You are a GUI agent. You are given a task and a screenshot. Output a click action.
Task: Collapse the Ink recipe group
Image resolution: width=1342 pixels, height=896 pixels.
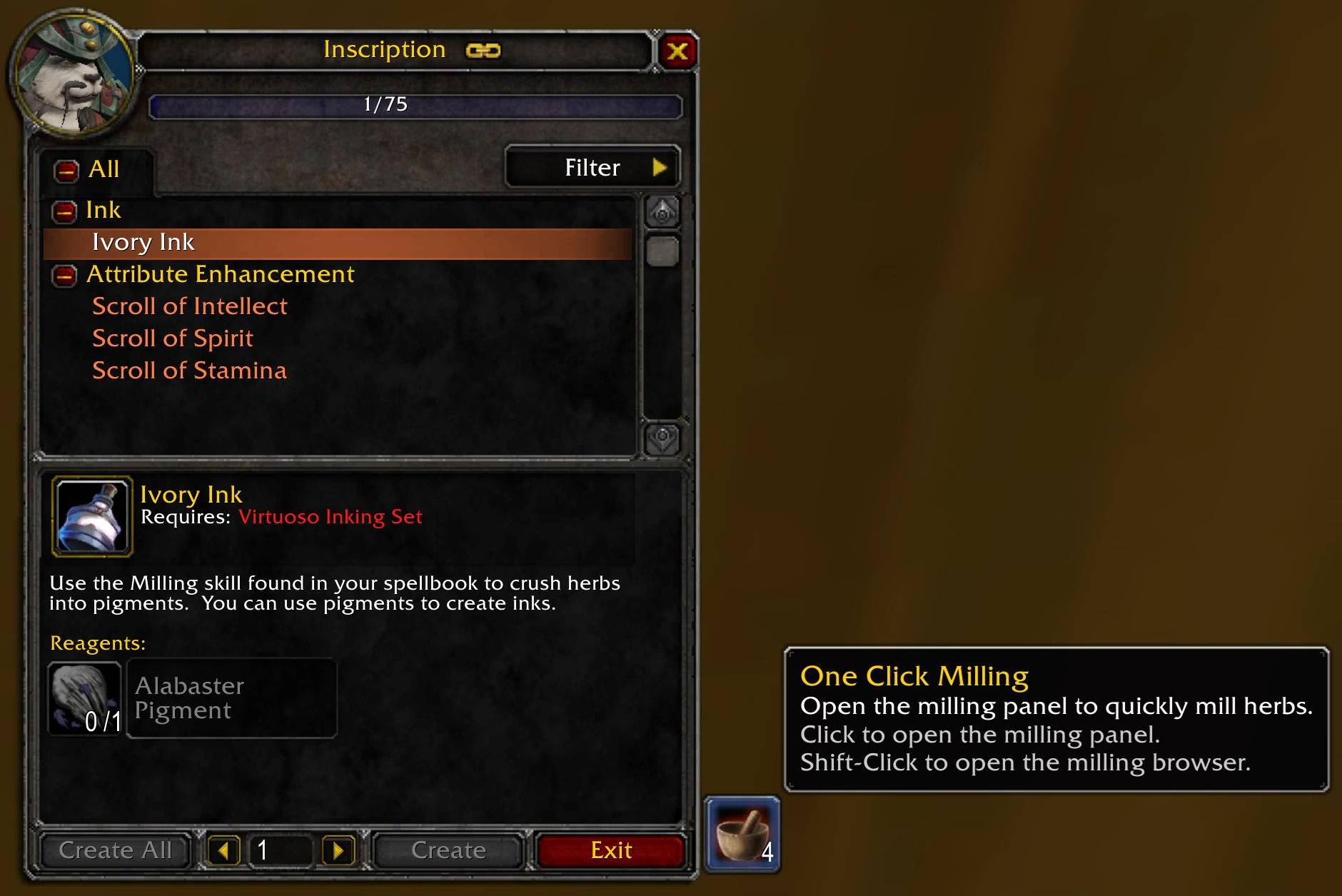coord(64,211)
